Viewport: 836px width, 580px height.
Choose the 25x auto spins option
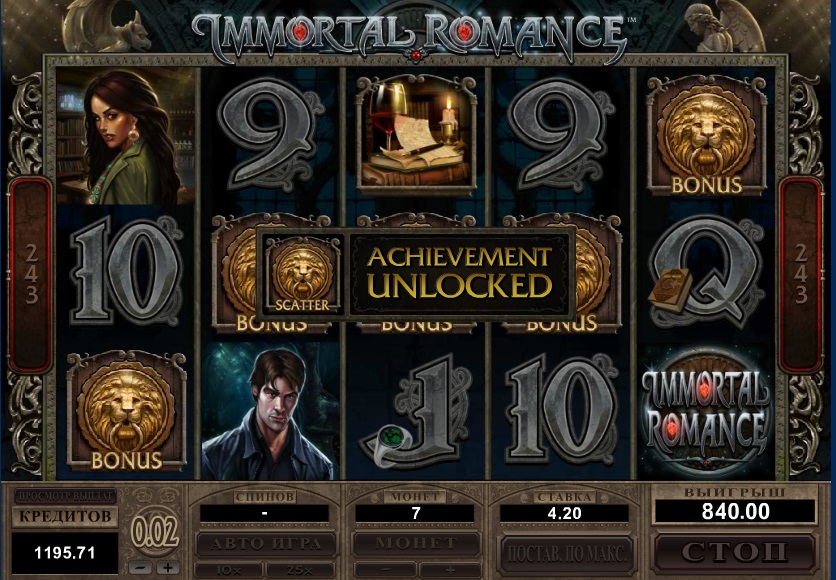pos(299,569)
